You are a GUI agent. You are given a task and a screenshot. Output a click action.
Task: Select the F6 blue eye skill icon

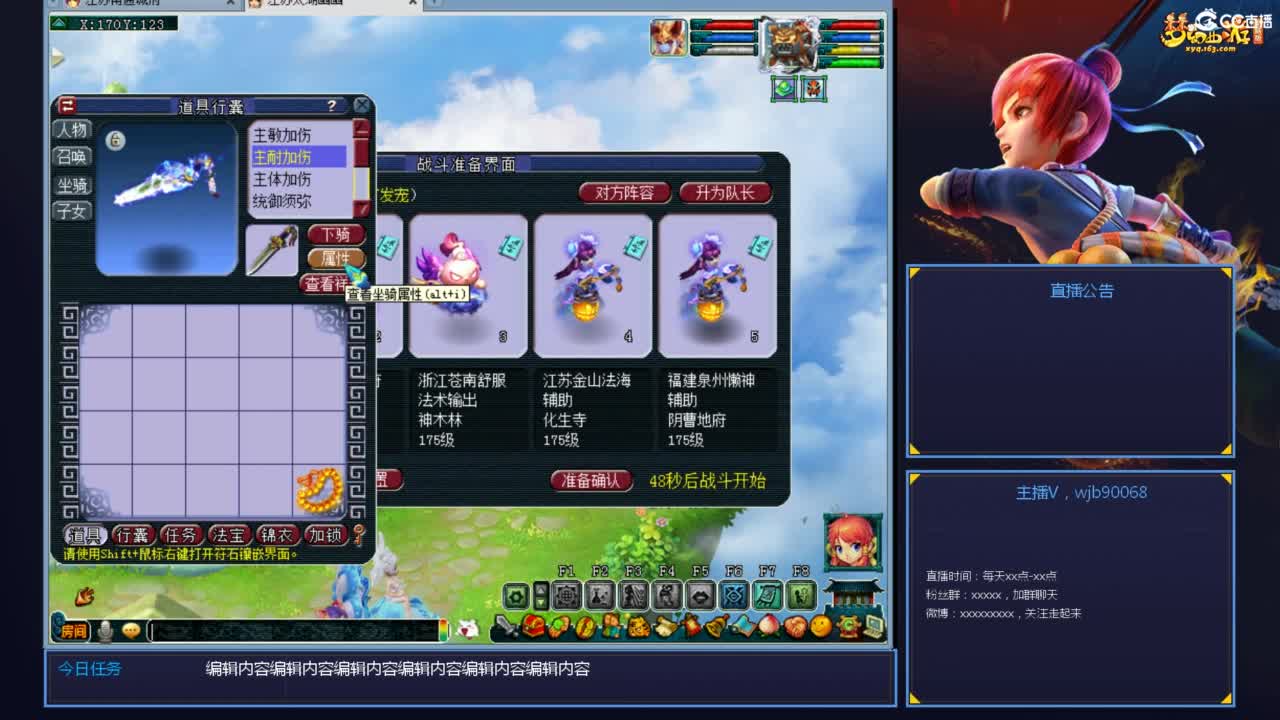[734, 596]
